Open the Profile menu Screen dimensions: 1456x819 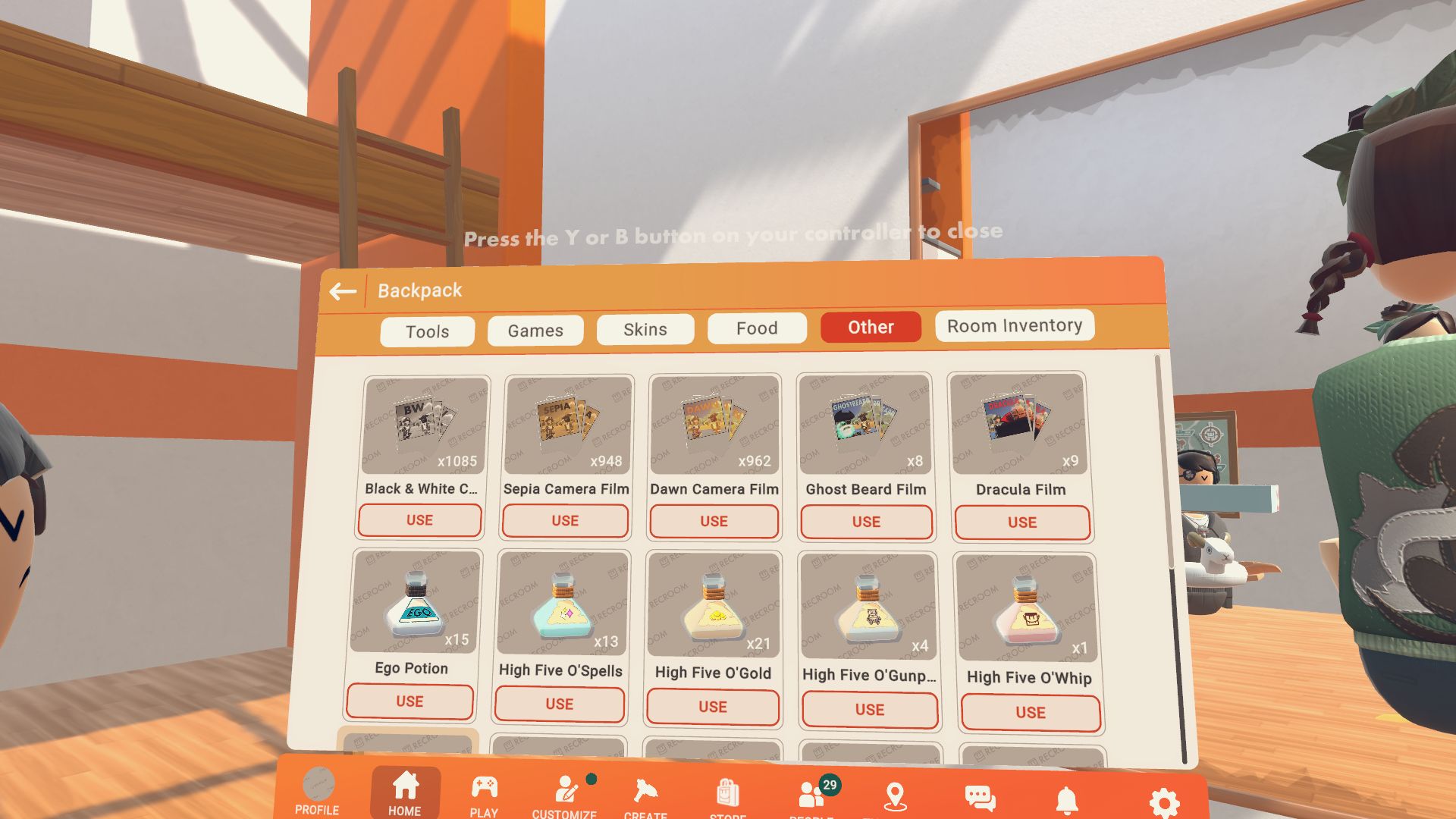318,792
